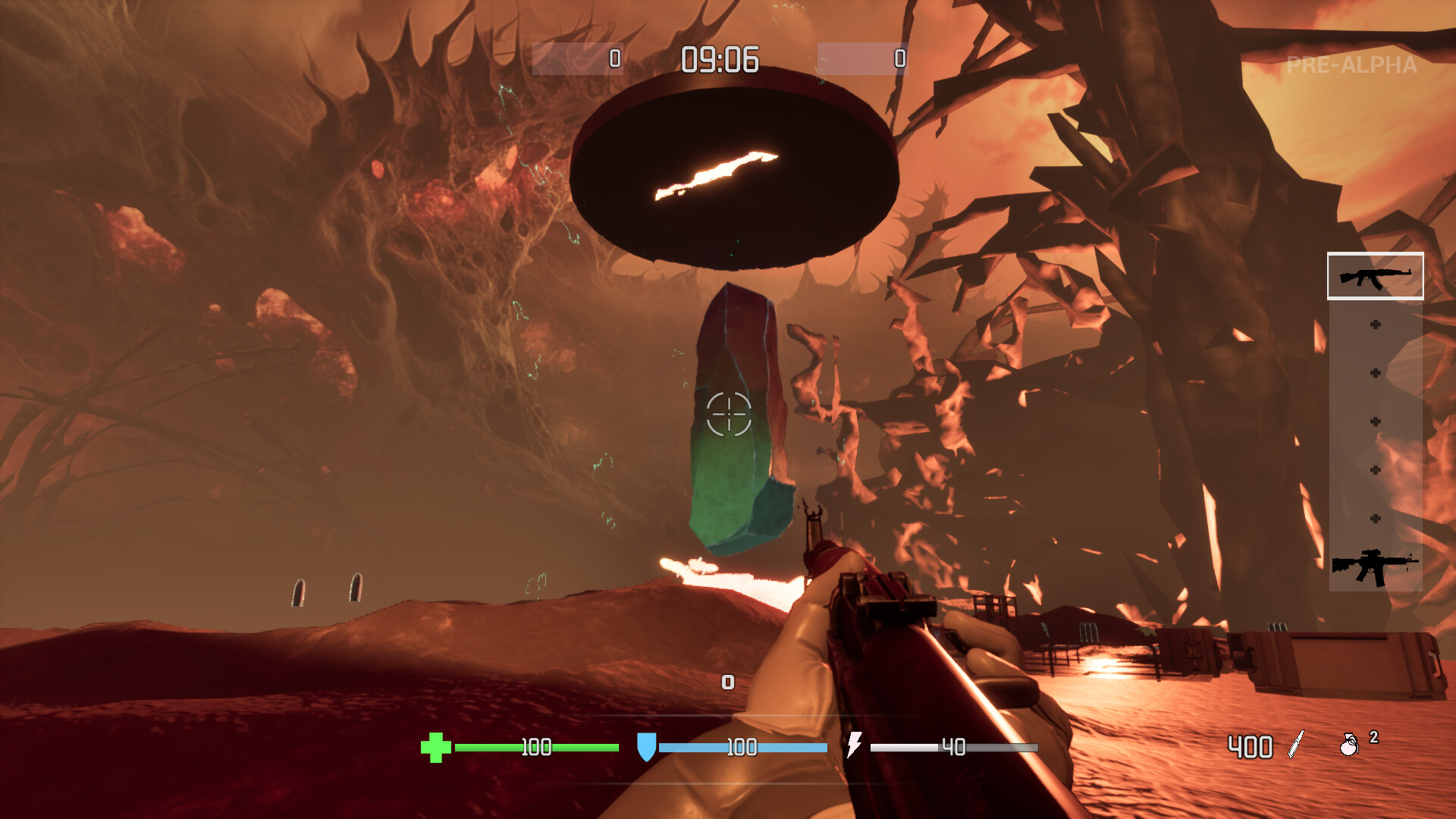The height and width of the screenshot is (819, 1456).
Task: Toggle the second empty plus weapon slot
Action: pos(1376,372)
